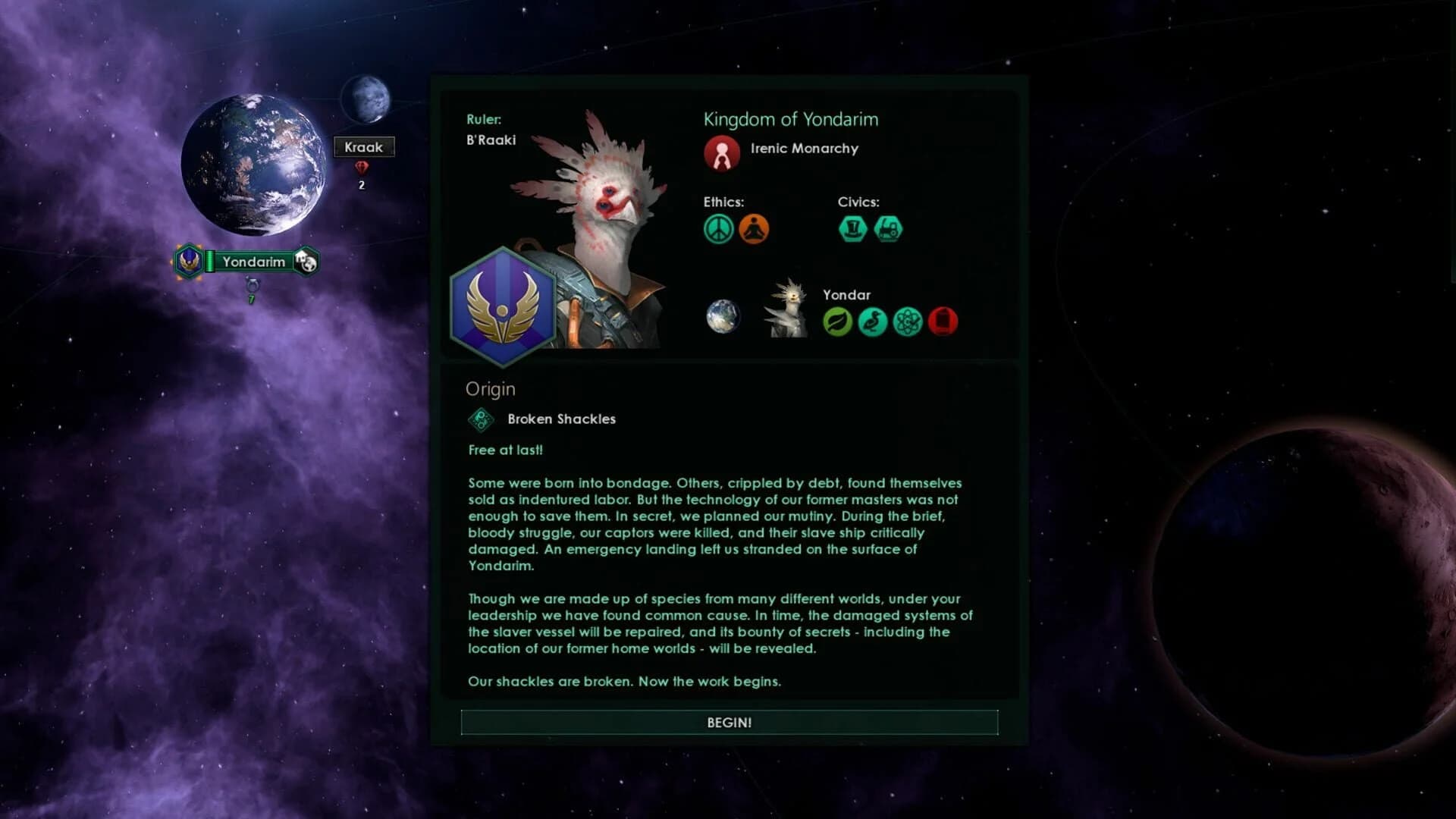Click the green leaf species trait icon
This screenshot has height=819, width=1456.
(838, 321)
